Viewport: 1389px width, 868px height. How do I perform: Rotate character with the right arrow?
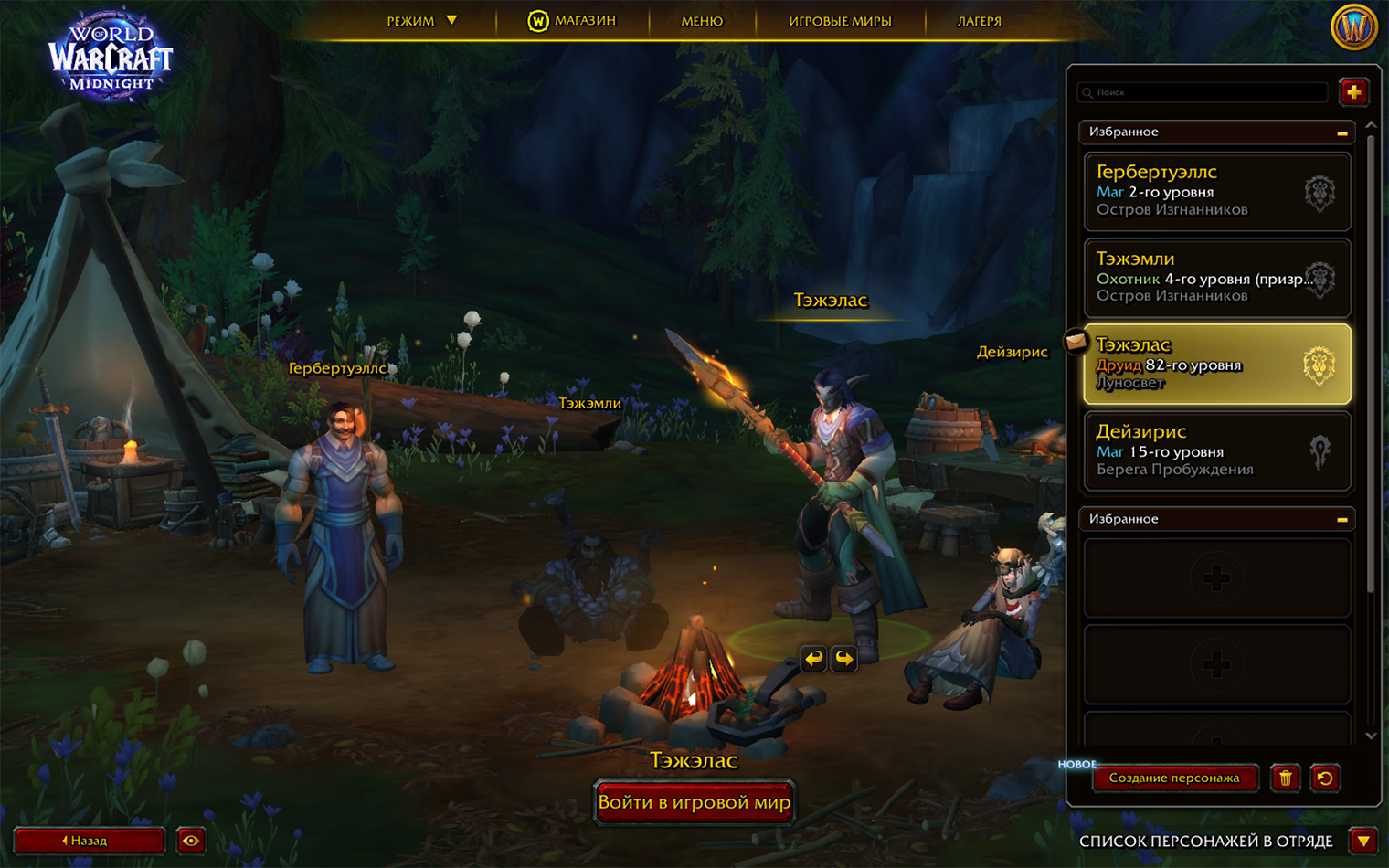(844, 658)
